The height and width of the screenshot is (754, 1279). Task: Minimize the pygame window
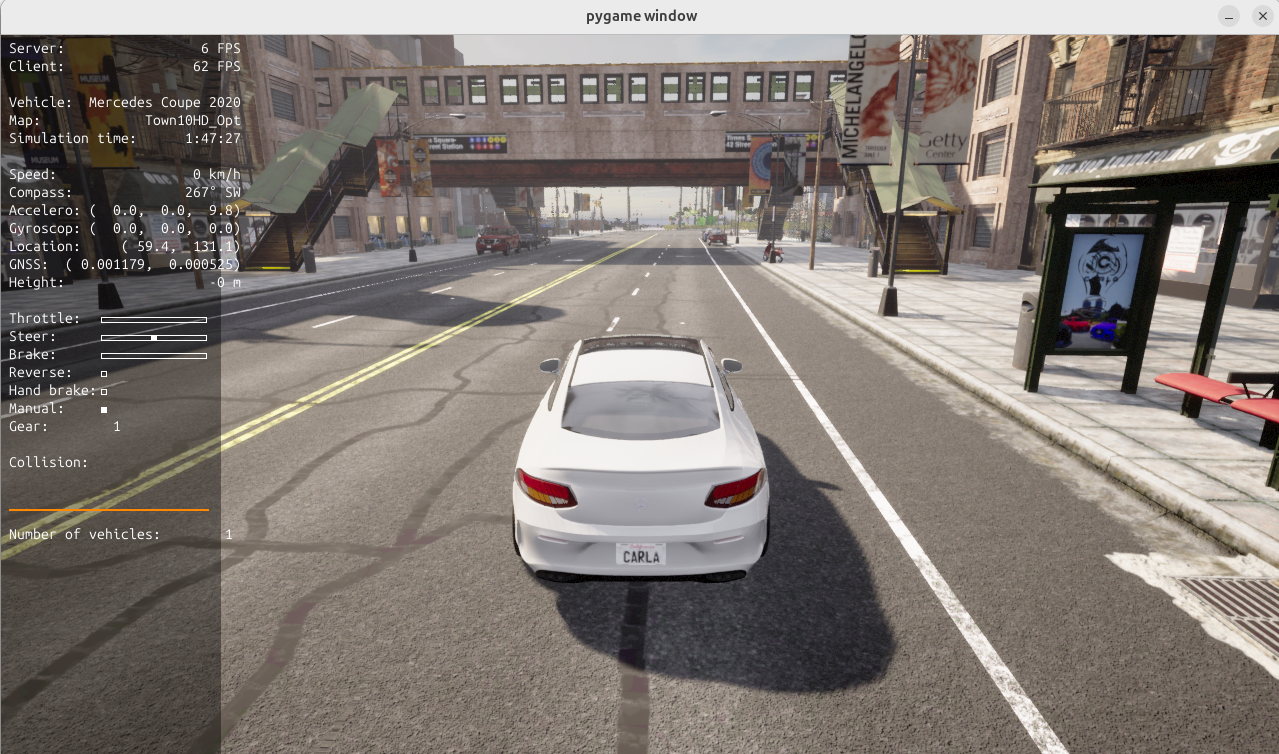1229,16
